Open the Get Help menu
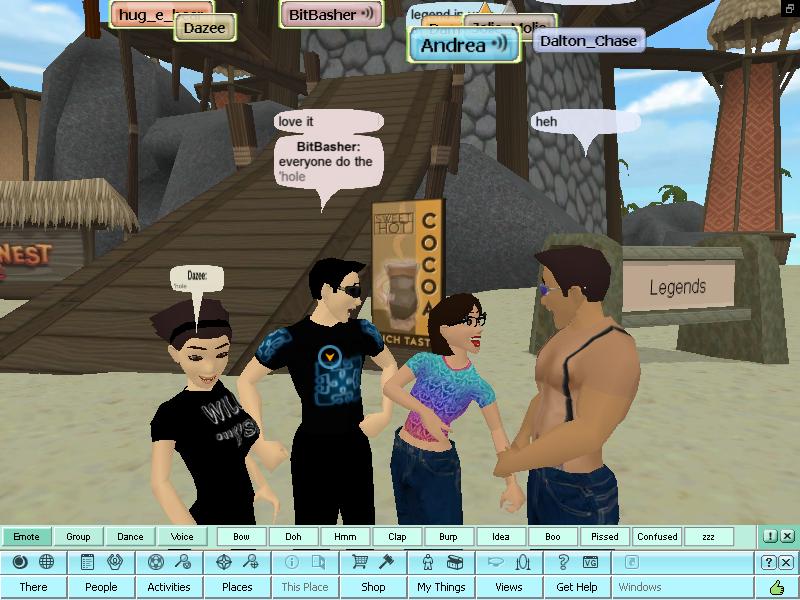This screenshot has width=800, height=600. (577, 587)
